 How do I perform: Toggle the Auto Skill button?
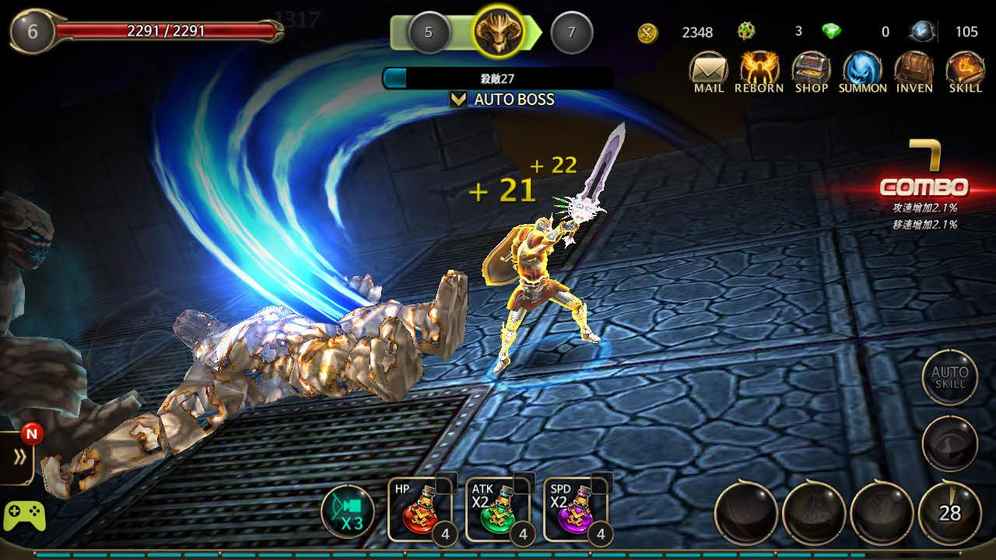tap(948, 377)
